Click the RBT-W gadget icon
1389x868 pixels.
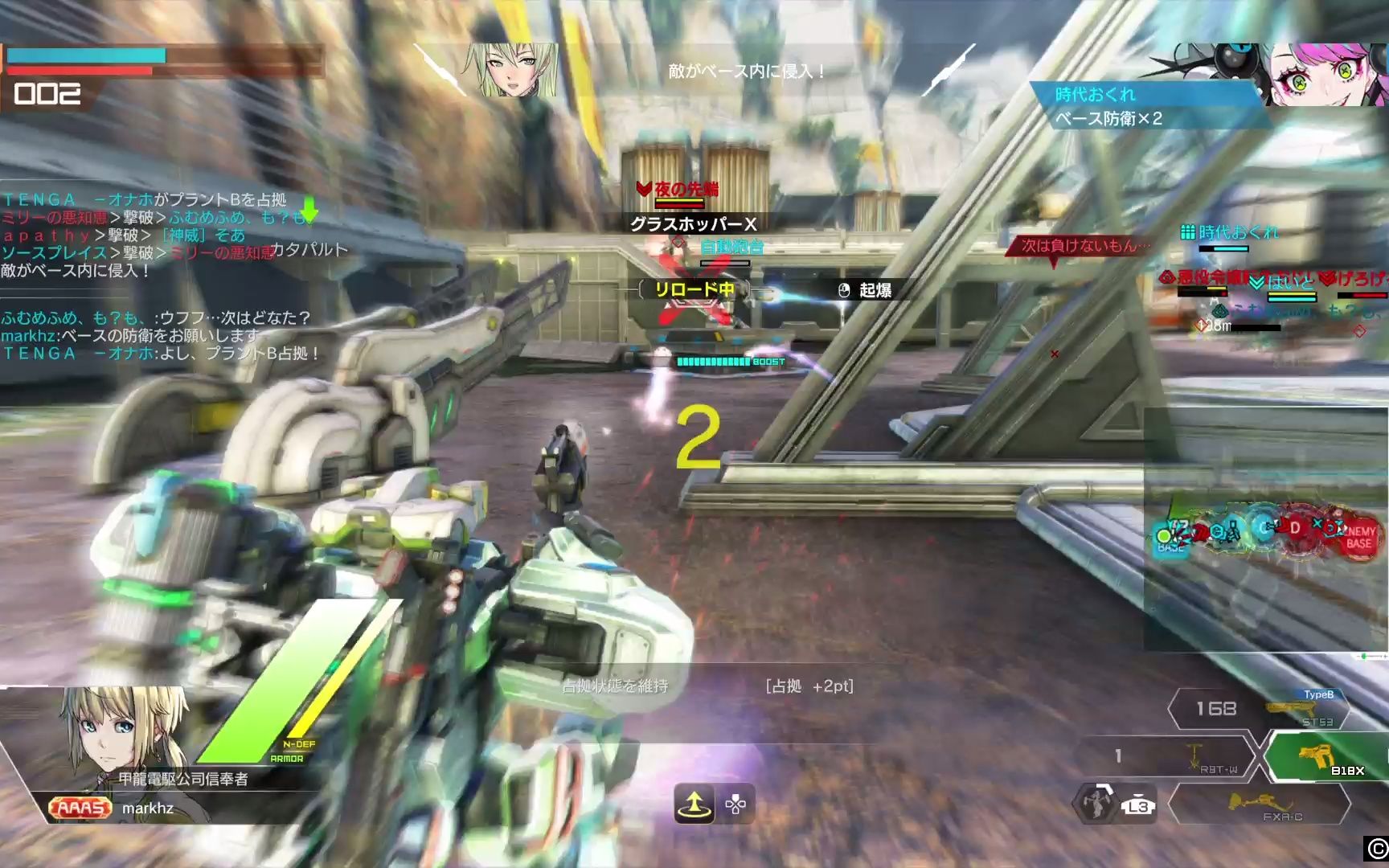pos(1194,754)
